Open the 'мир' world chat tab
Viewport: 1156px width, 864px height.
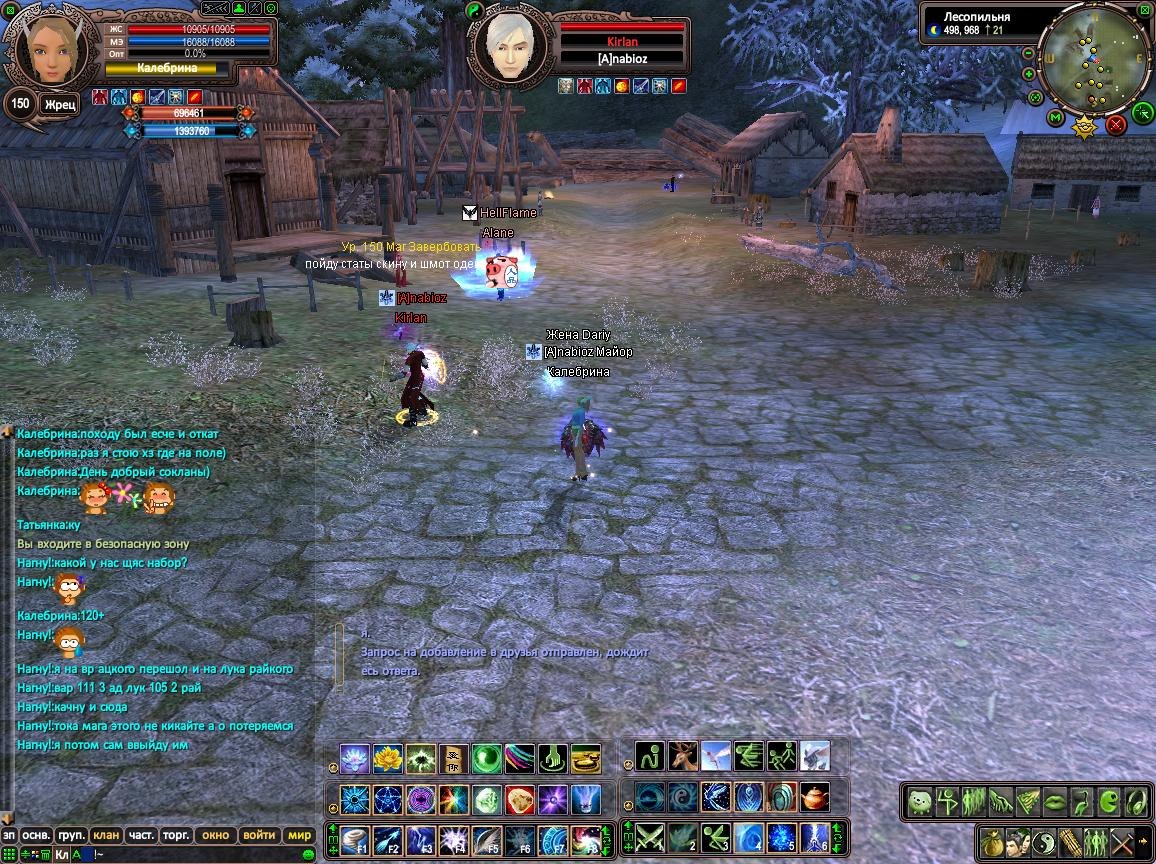point(299,835)
